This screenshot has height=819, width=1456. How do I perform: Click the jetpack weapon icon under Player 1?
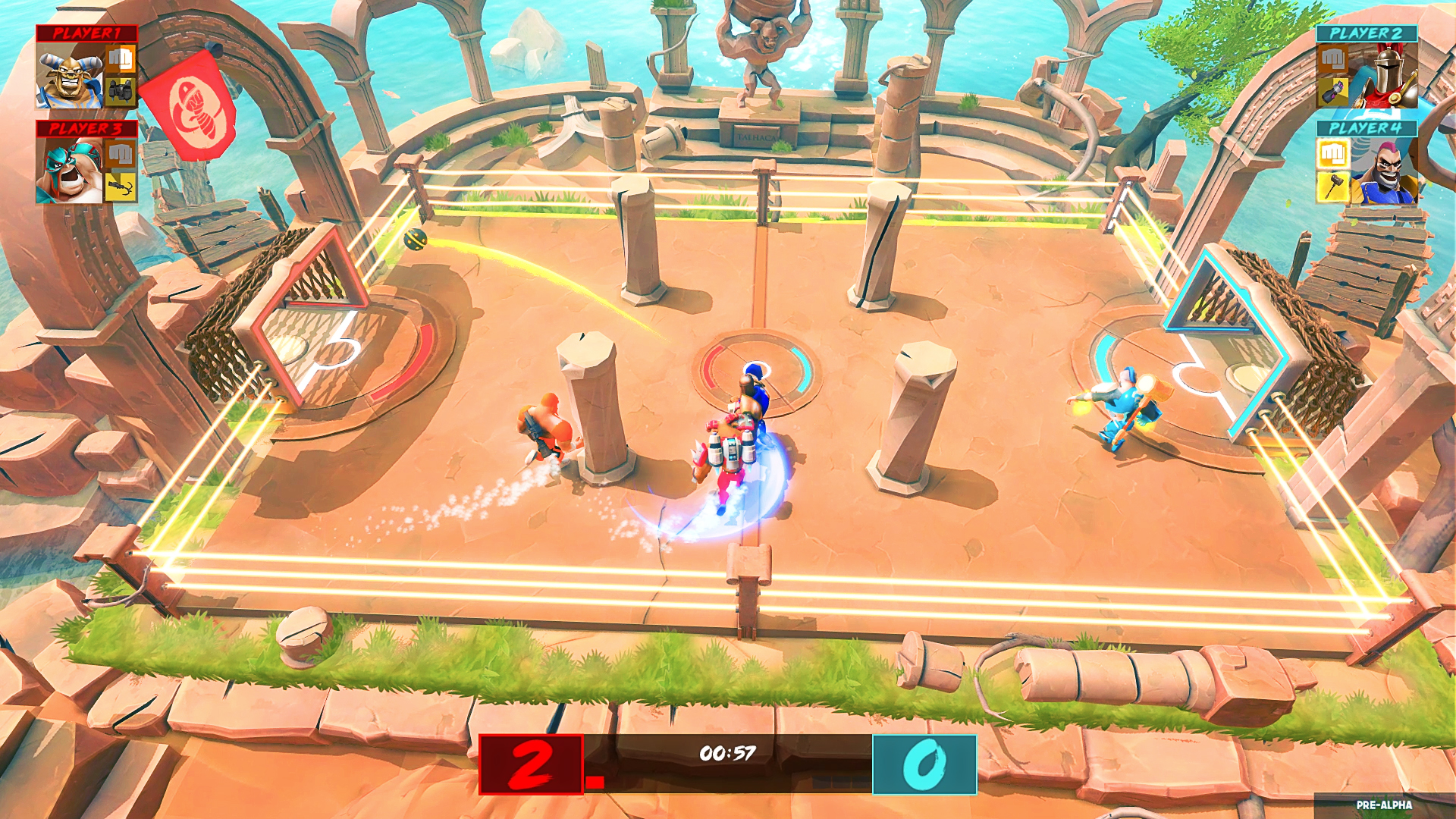click(120, 91)
